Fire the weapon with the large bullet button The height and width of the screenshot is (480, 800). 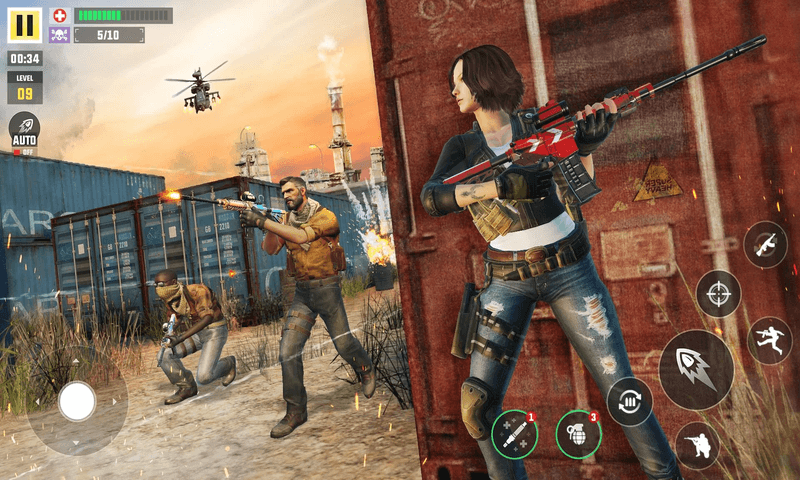point(696,369)
